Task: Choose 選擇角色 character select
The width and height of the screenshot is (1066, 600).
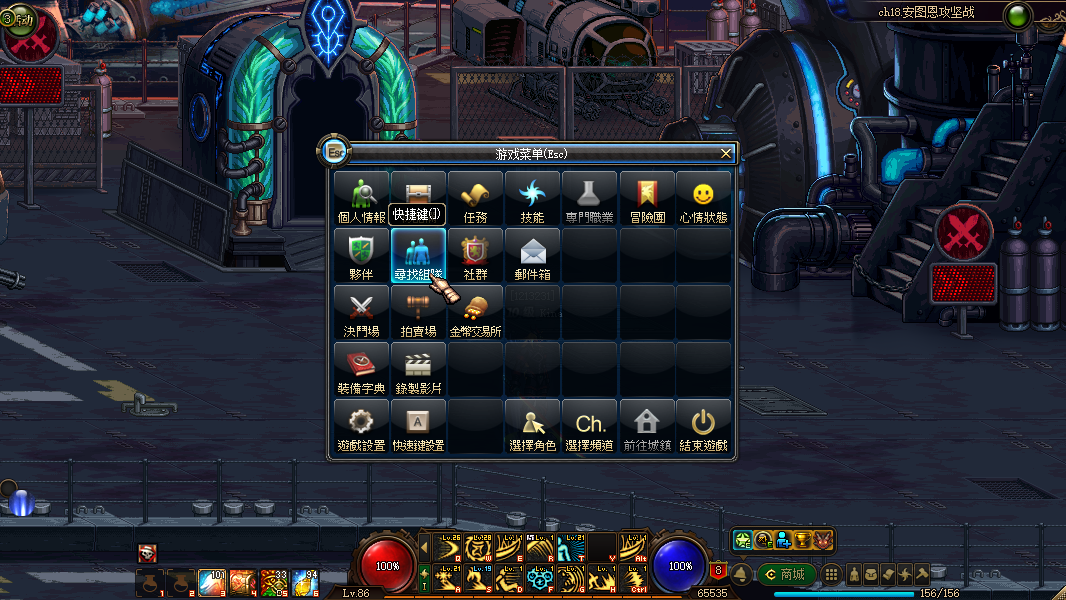Action: [532, 426]
